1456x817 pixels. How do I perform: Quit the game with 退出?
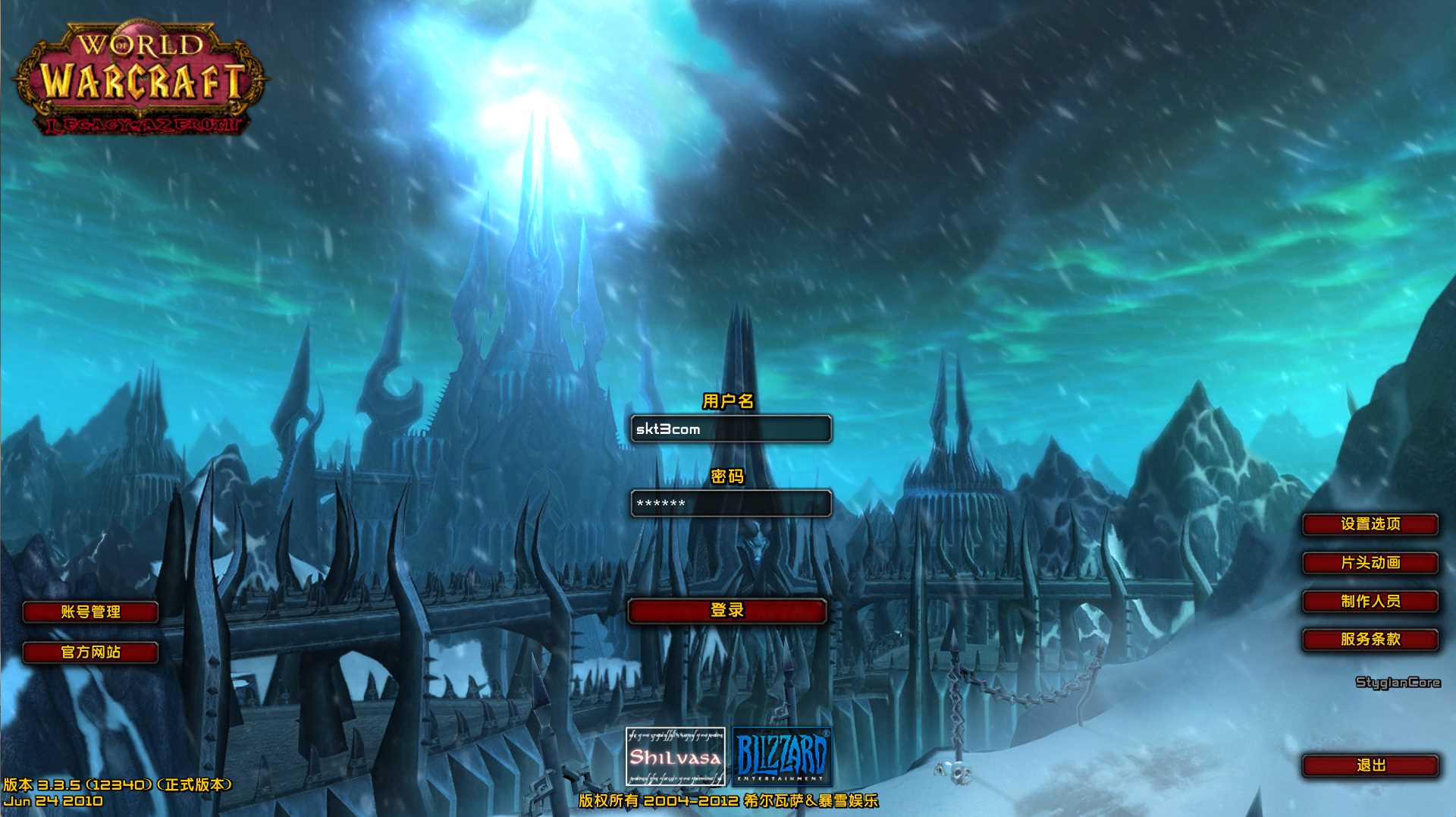[1370, 765]
